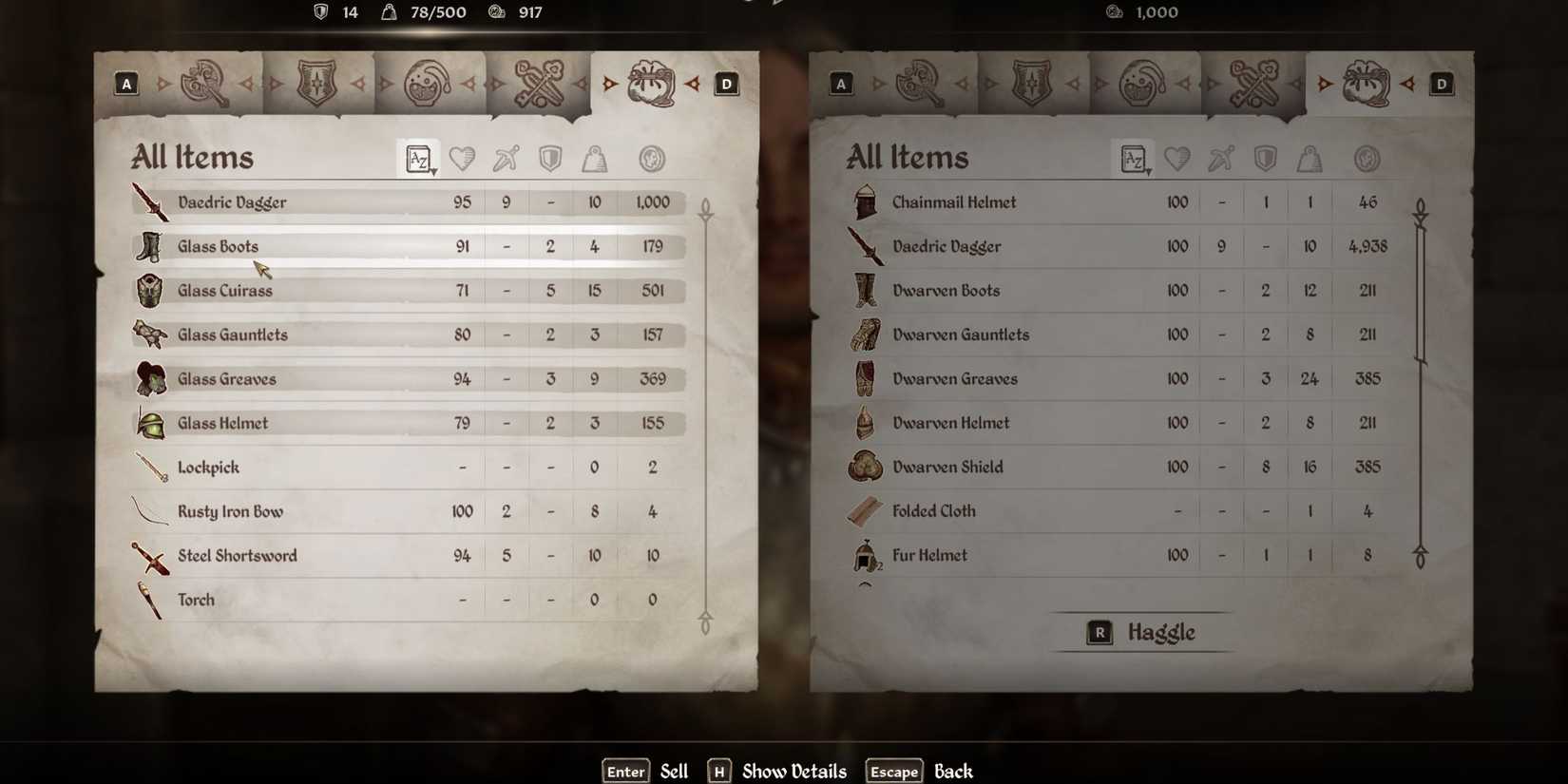Sort merchant items by the heart favorites icon

pyautogui.click(x=1177, y=159)
